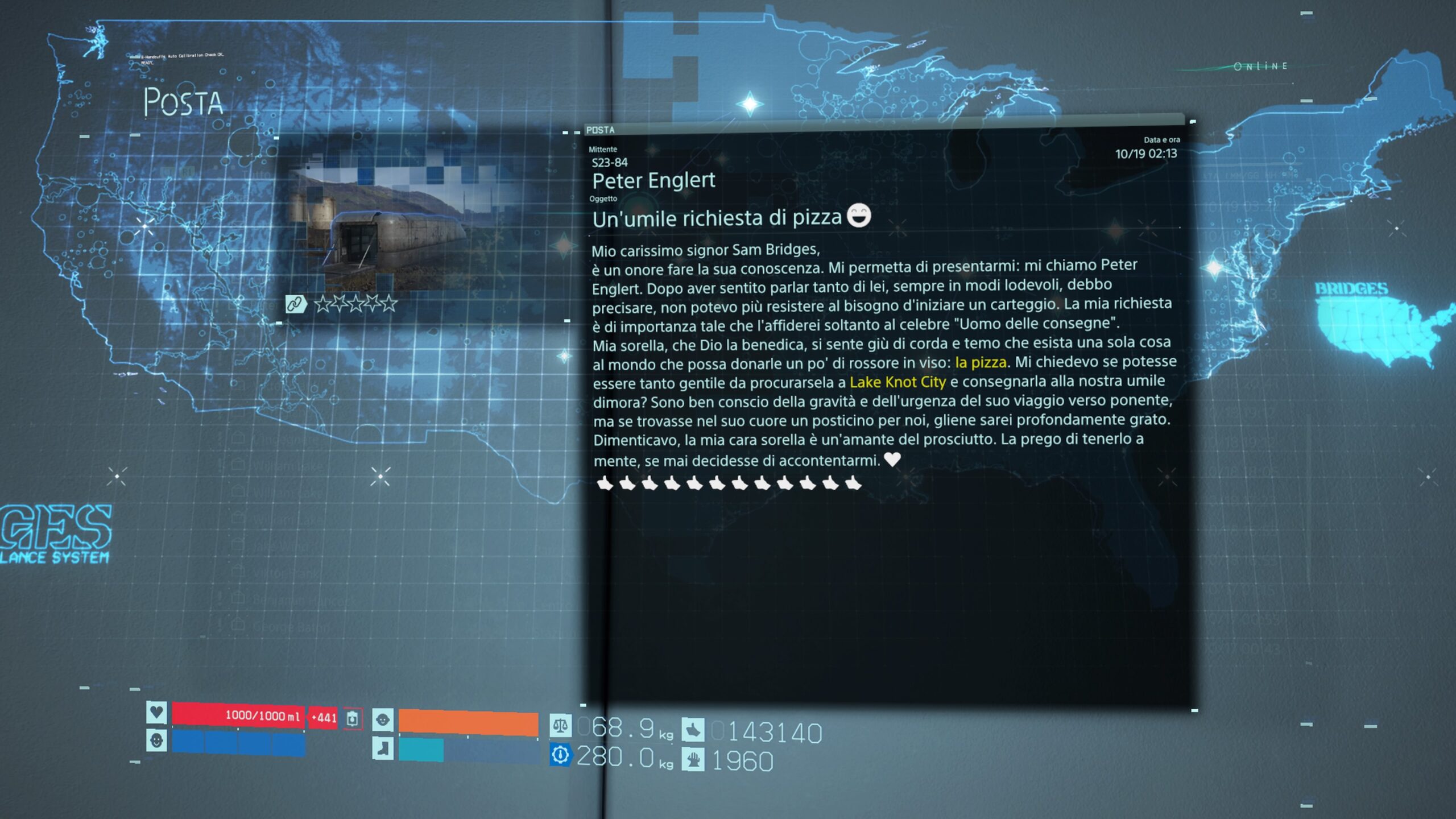This screenshot has width=1456, height=819.
Task: Click the chain link icon below photo
Action: coord(295,304)
